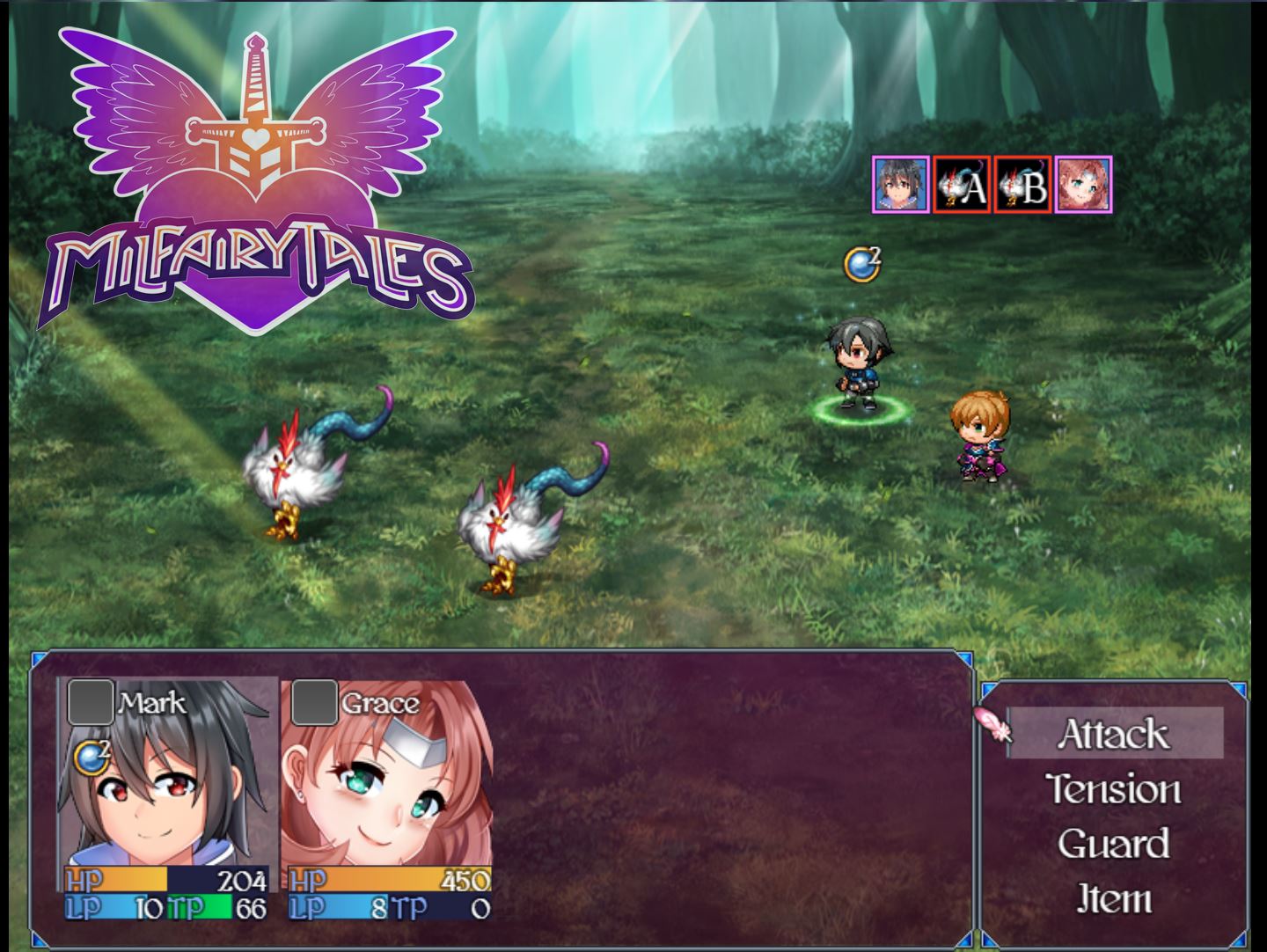Image resolution: width=1267 pixels, height=952 pixels.
Task: Click enemy B's turn order icon
Action: click(1022, 185)
